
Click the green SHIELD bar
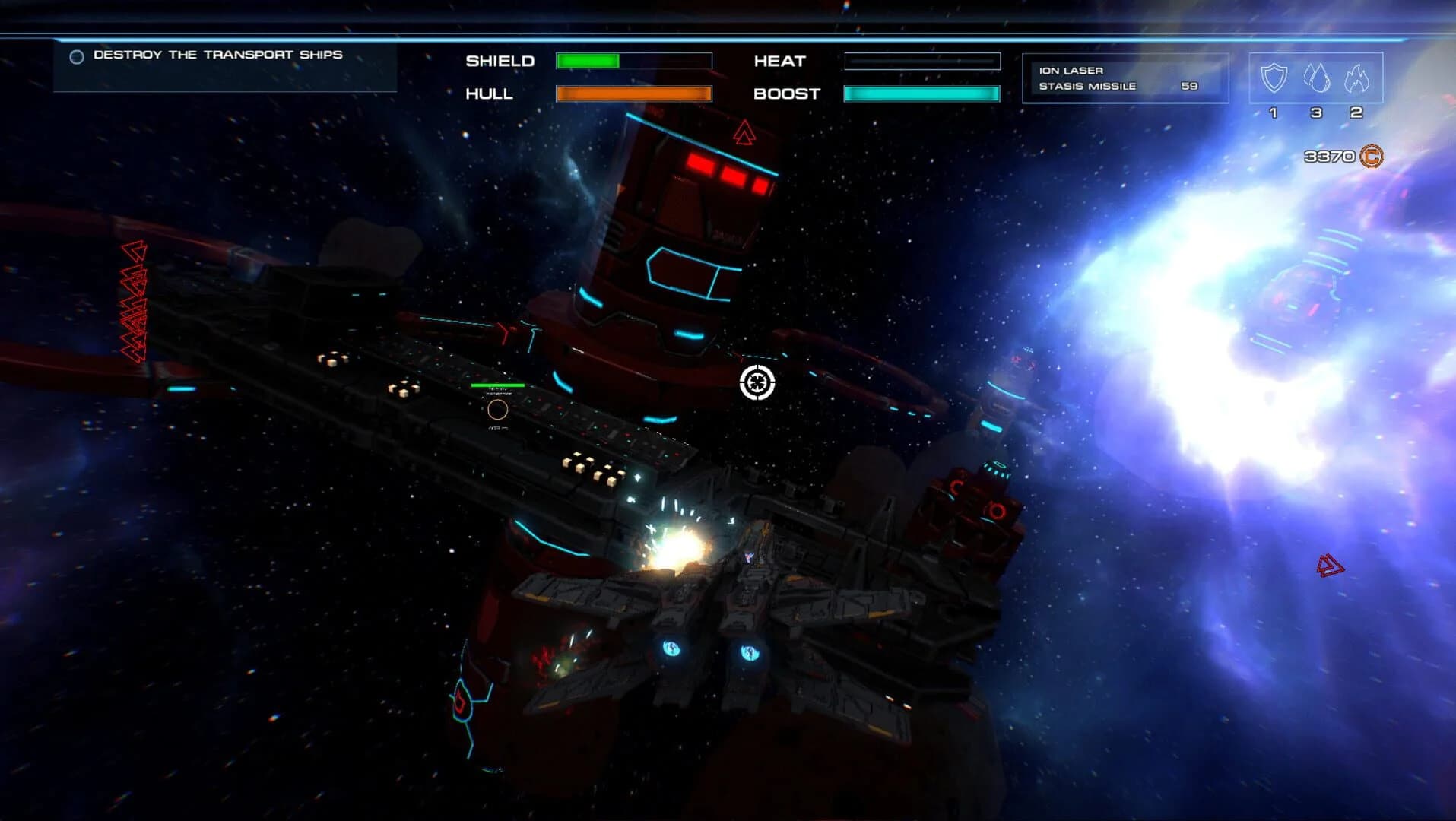(589, 60)
